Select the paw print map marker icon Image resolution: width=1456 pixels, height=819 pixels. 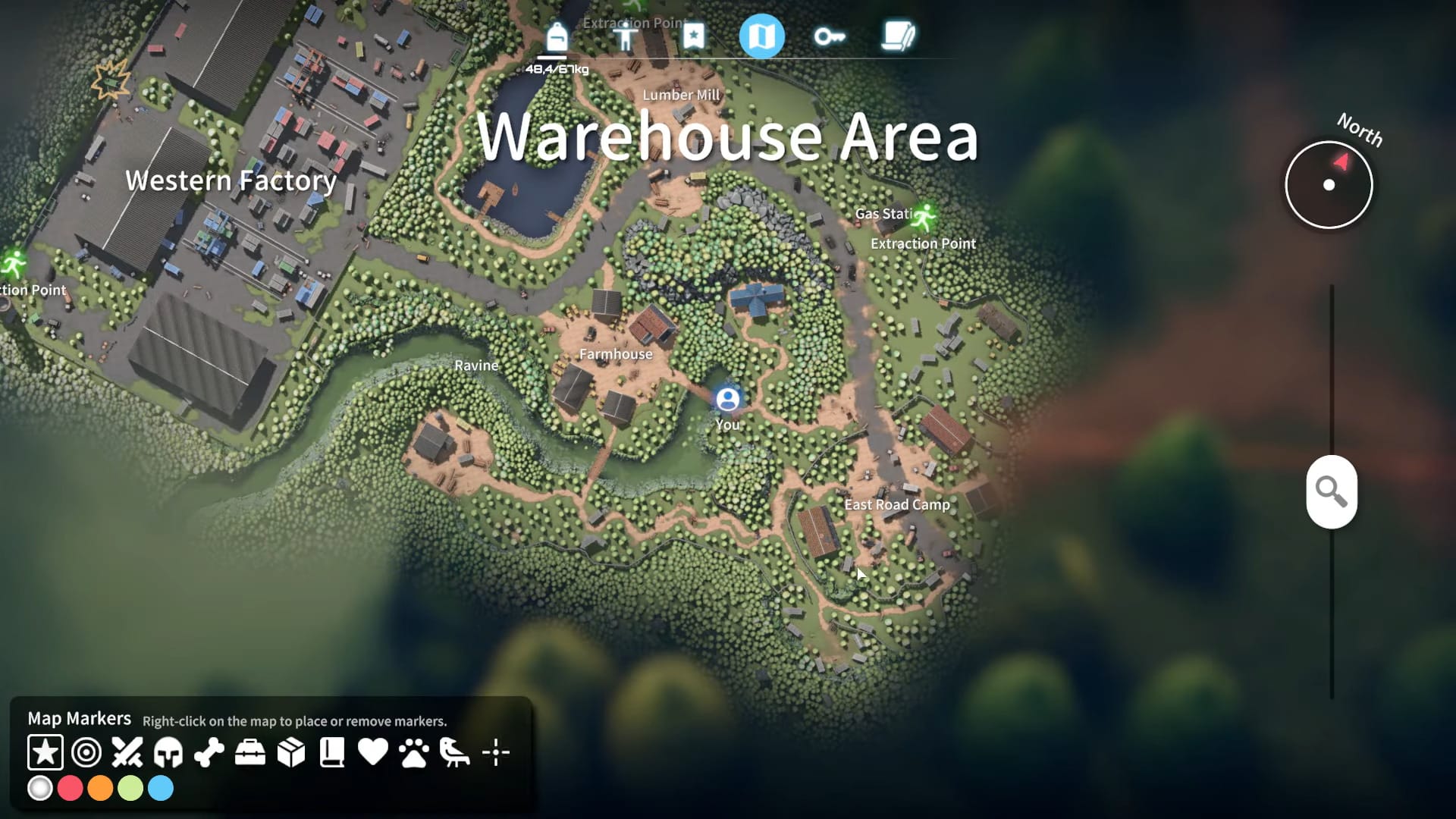413,752
